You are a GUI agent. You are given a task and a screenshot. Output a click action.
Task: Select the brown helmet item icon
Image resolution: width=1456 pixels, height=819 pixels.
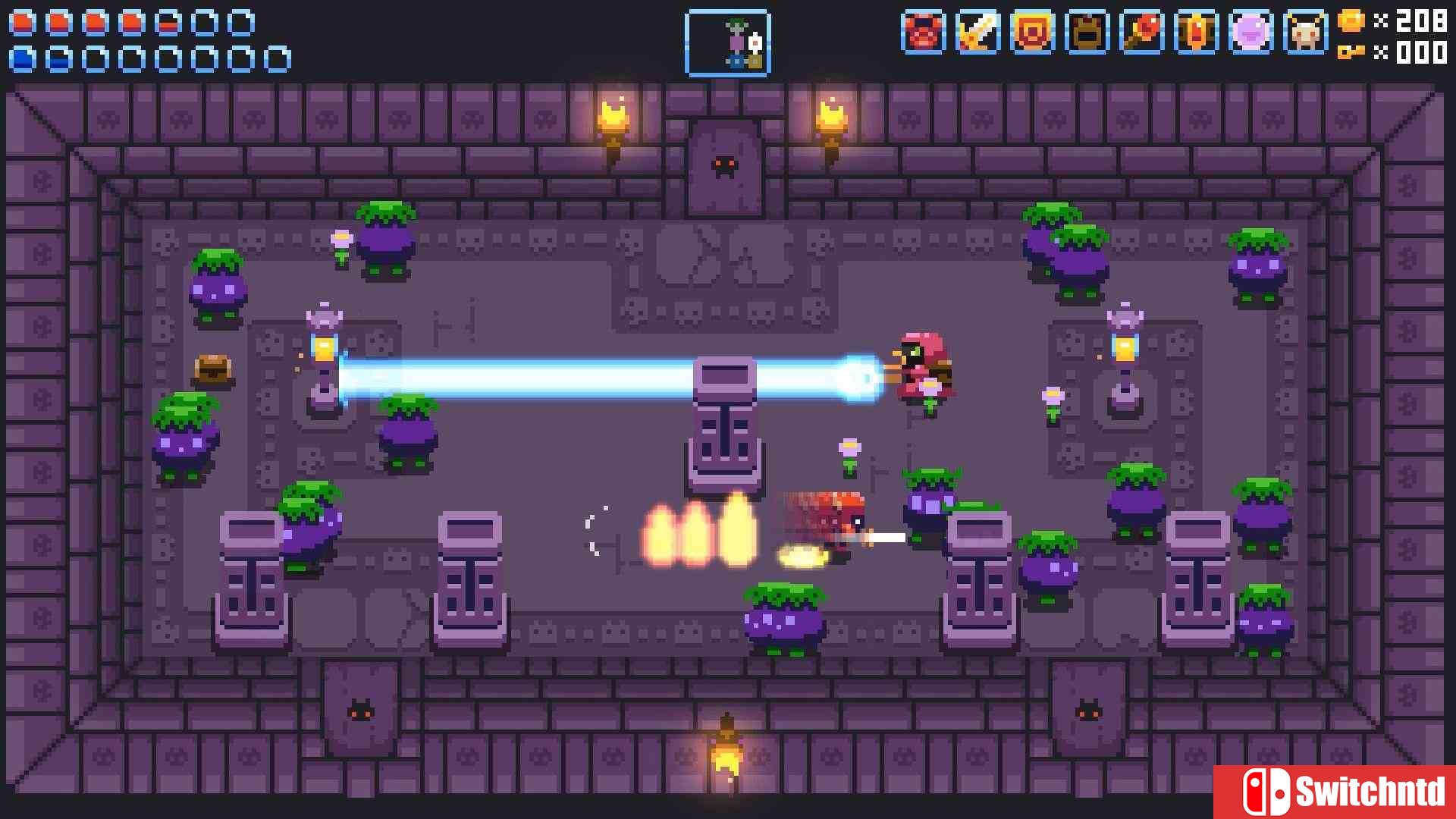tap(1087, 33)
